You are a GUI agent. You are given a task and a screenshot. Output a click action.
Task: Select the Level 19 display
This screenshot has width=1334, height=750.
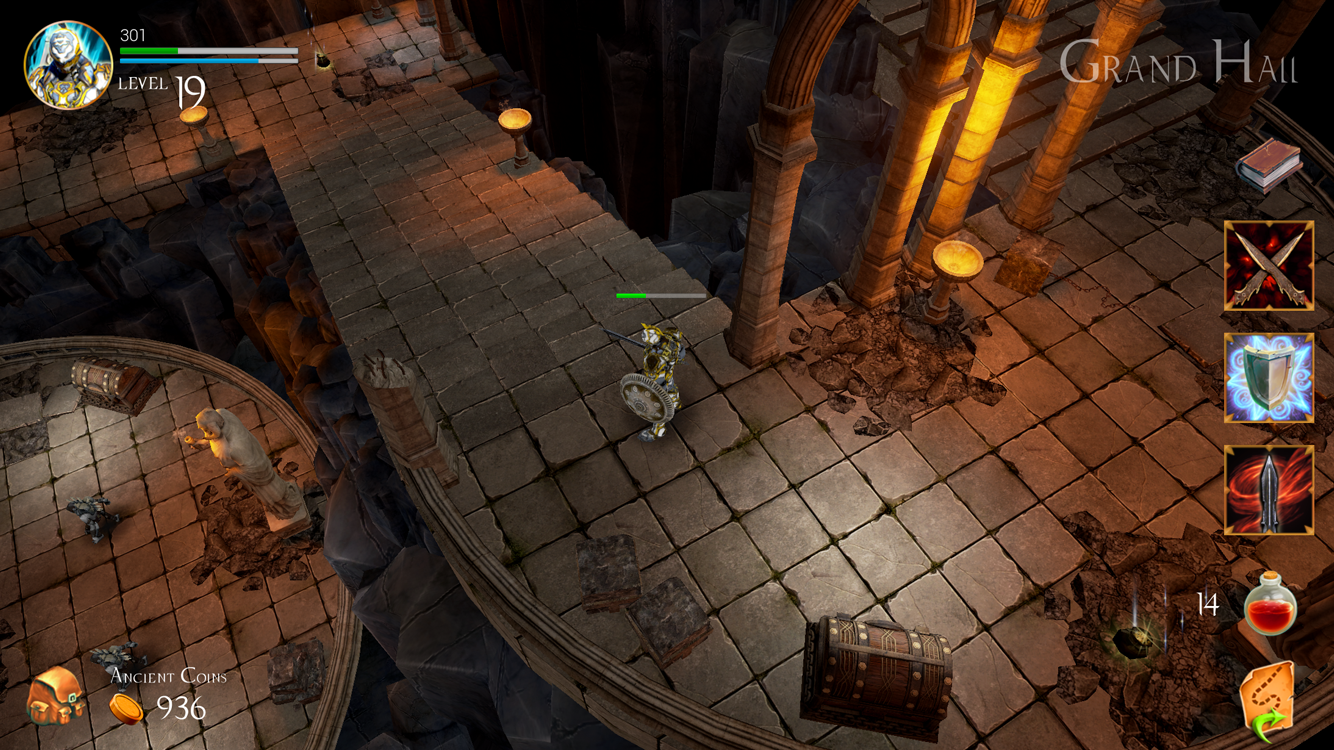(x=160, y=87)
